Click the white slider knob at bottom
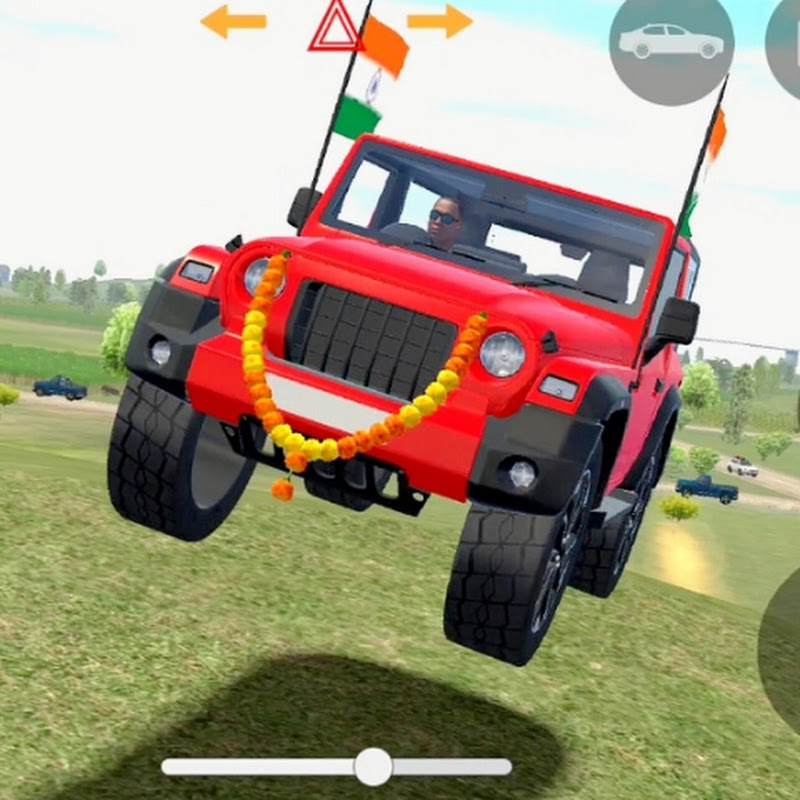Screen dimensions: 800x800 point(373,767)
